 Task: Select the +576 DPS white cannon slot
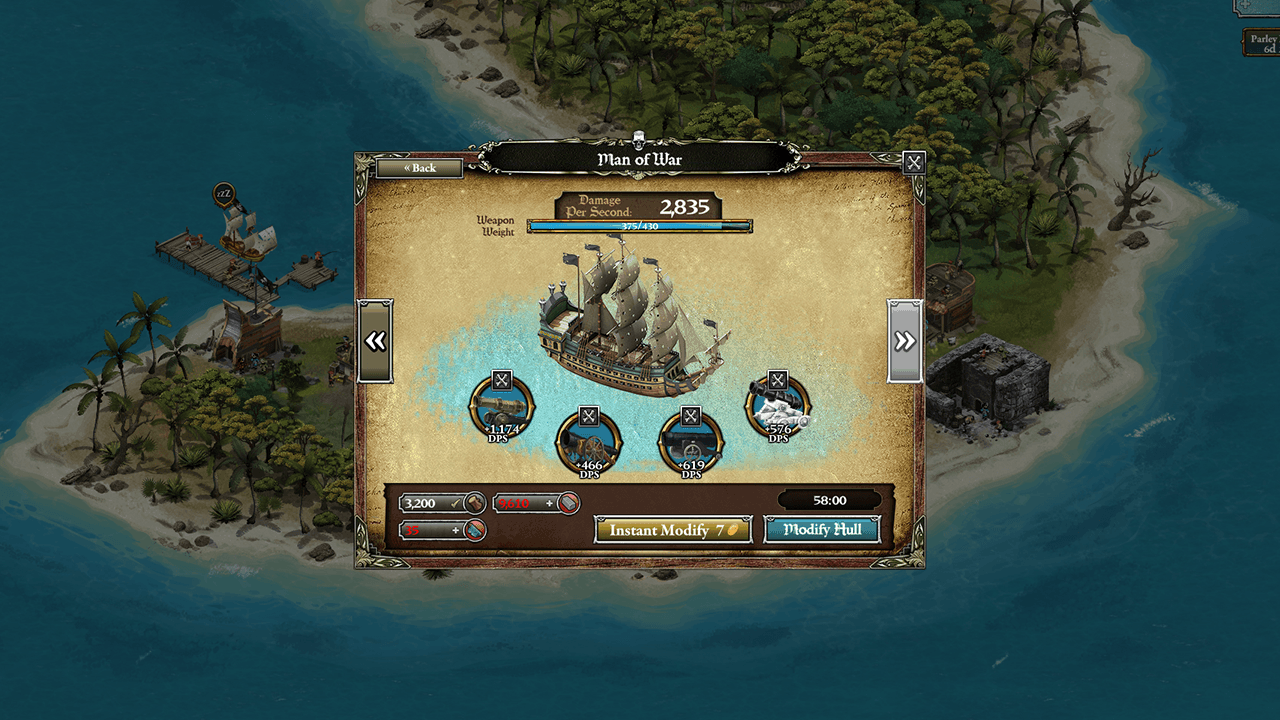pos(777,408)
